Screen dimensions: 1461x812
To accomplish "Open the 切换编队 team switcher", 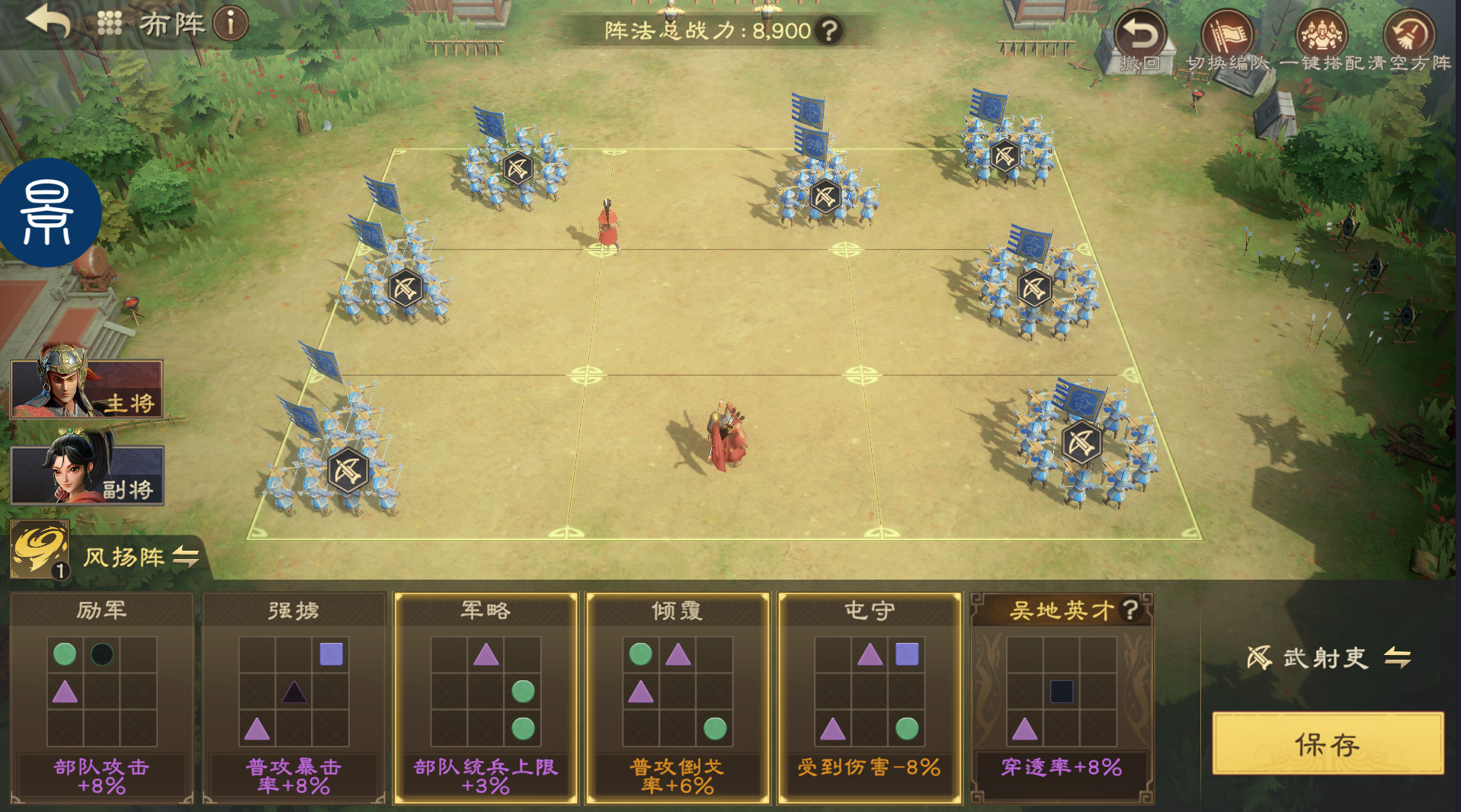I will click(1227, 41).
